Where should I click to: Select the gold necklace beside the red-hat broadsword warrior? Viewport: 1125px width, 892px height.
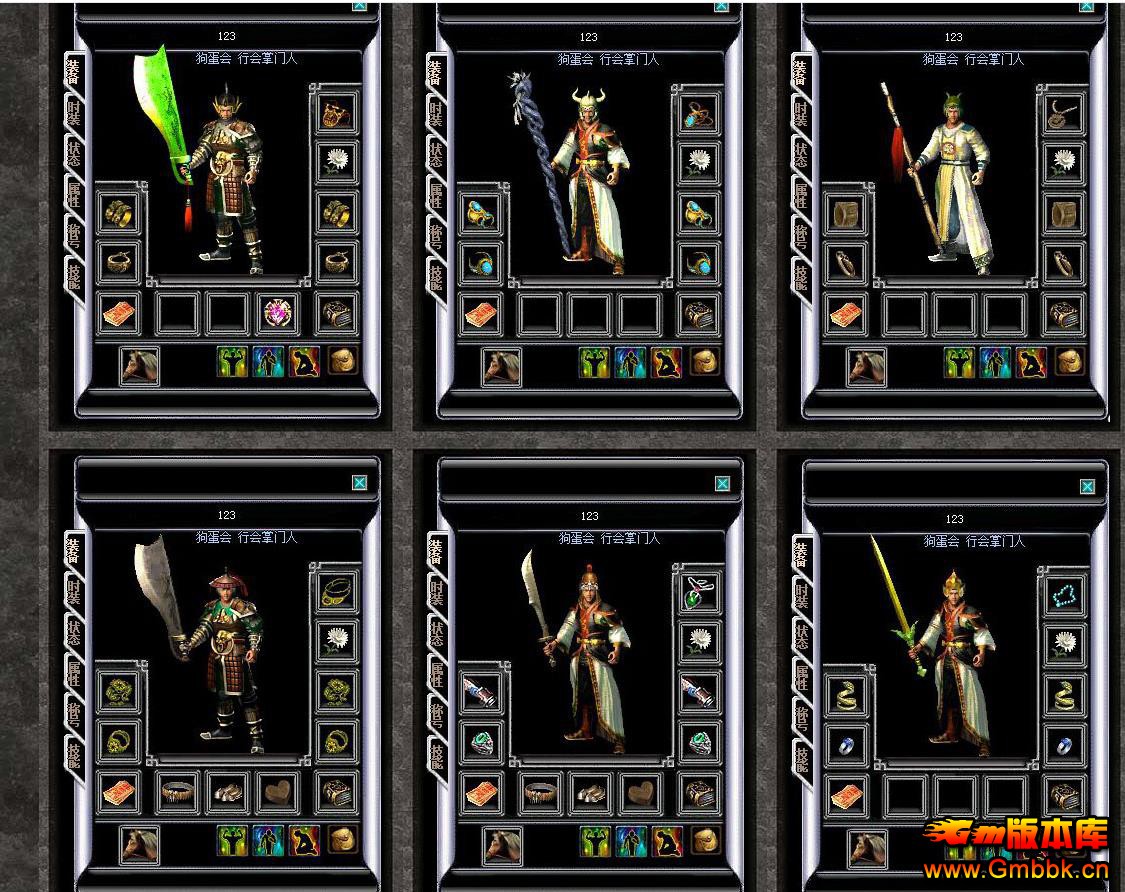(x=337, y=593)
